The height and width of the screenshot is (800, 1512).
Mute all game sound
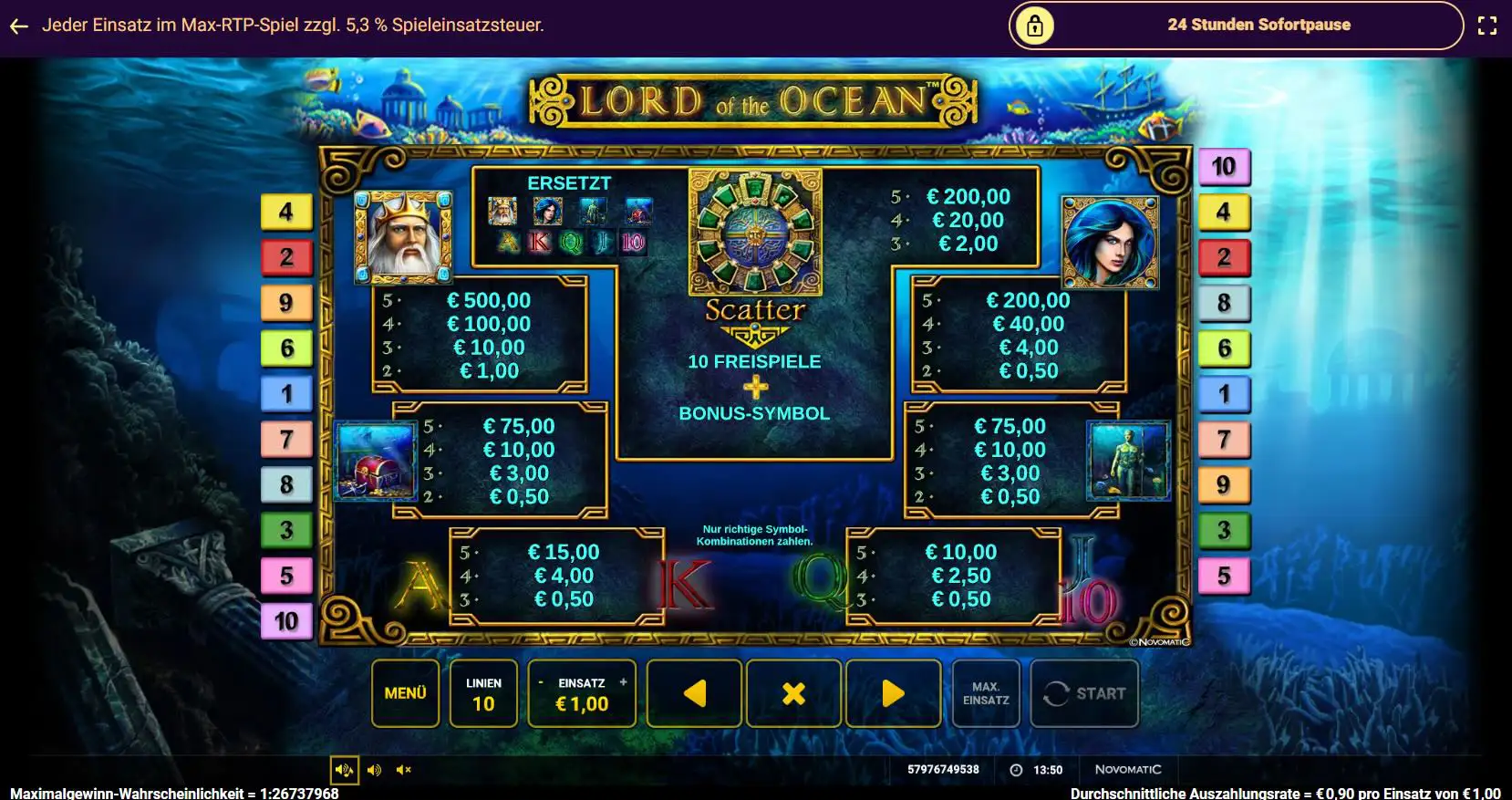point(404,770)
